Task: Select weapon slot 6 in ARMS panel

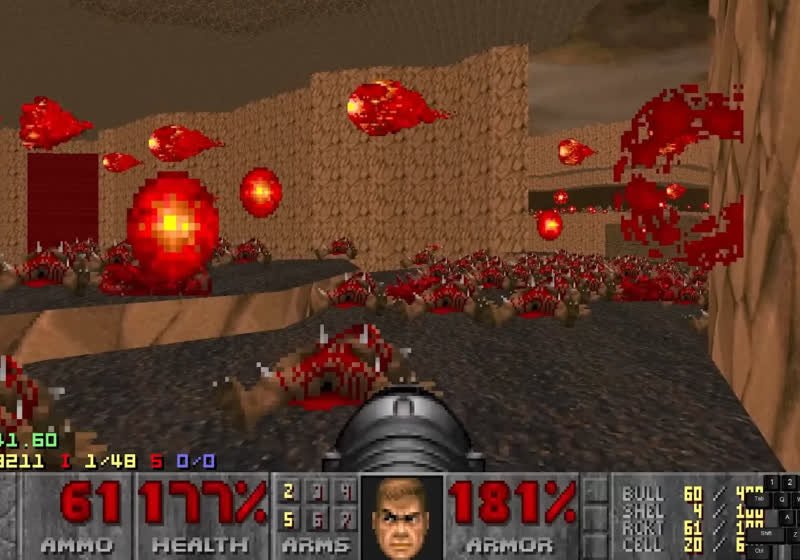Action: point(318,519)
